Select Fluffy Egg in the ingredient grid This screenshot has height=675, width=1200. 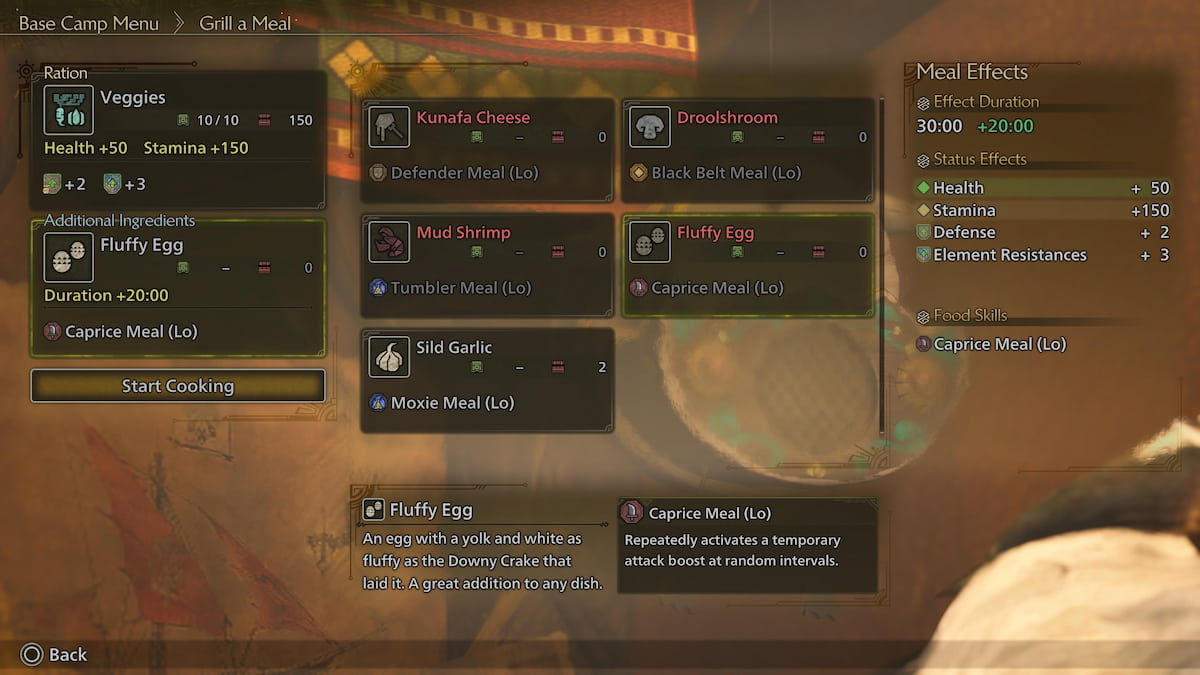pos(748,265)
